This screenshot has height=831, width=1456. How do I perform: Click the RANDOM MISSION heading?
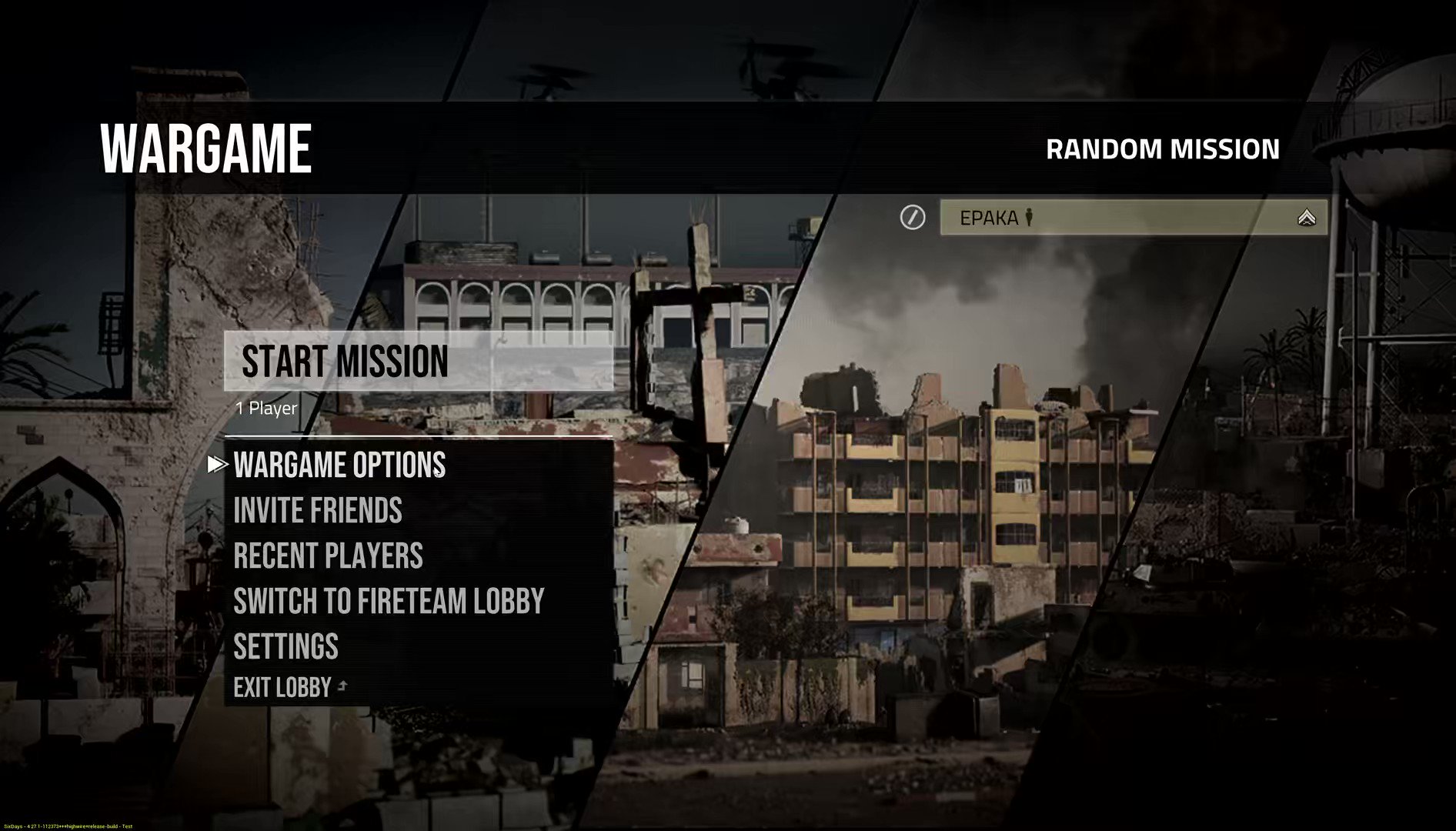(x=1162, y=149)
